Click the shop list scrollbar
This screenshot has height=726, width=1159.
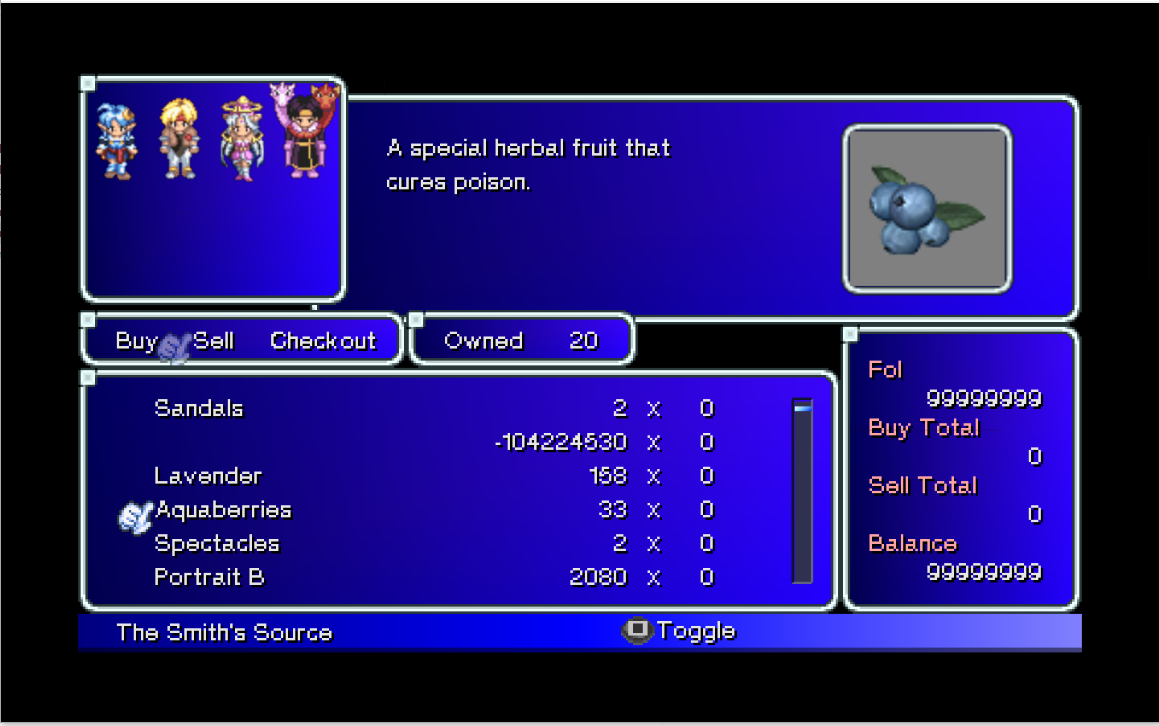802,490
